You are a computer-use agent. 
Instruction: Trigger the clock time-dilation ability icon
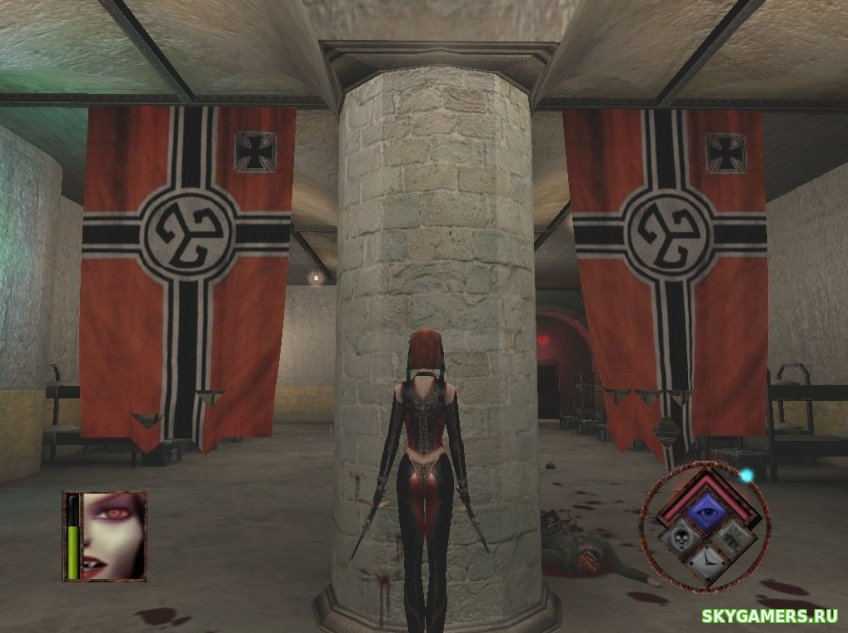coord(709,565)
